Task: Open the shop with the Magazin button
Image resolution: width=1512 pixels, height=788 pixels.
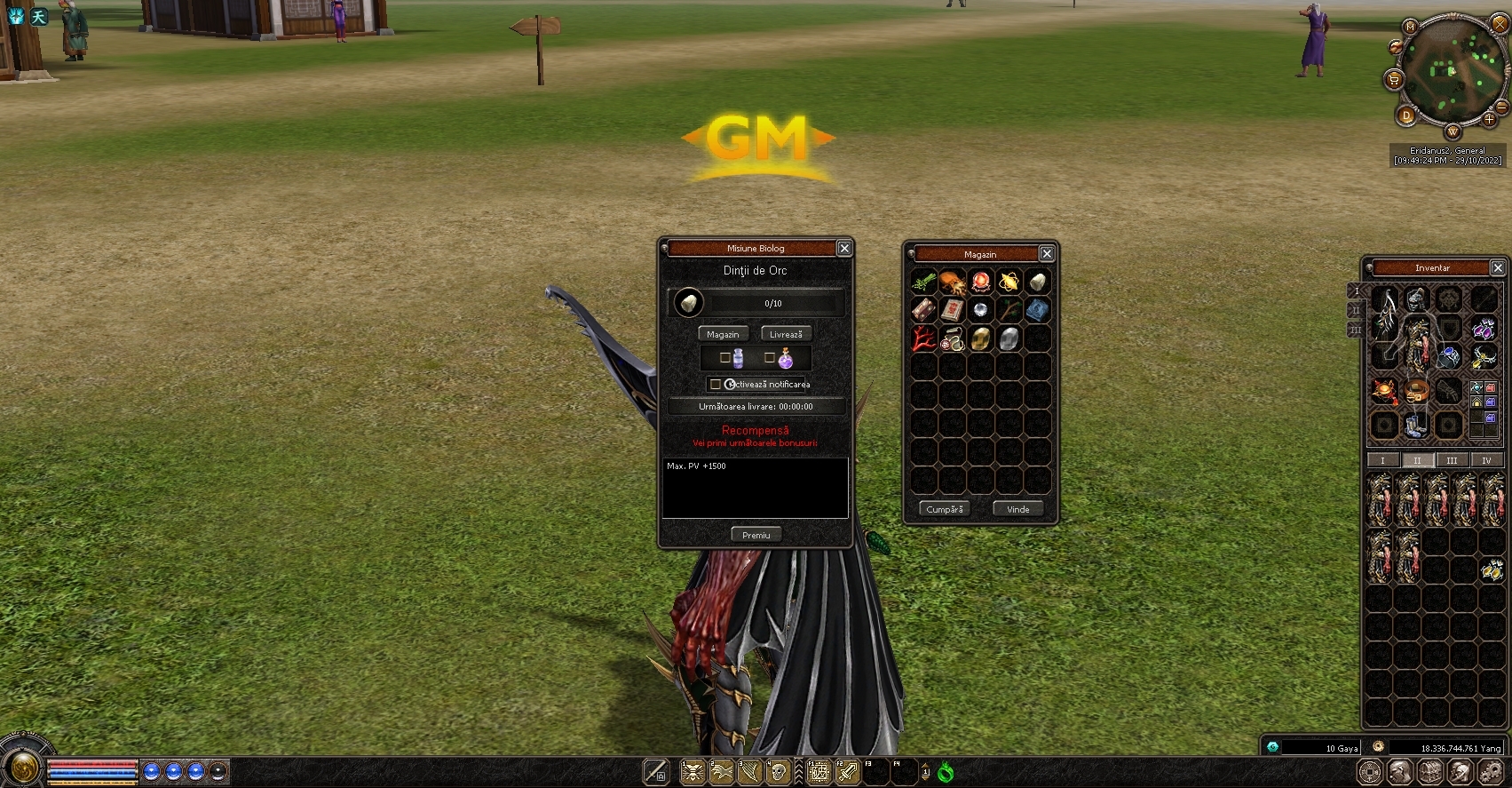Action: 723,334
